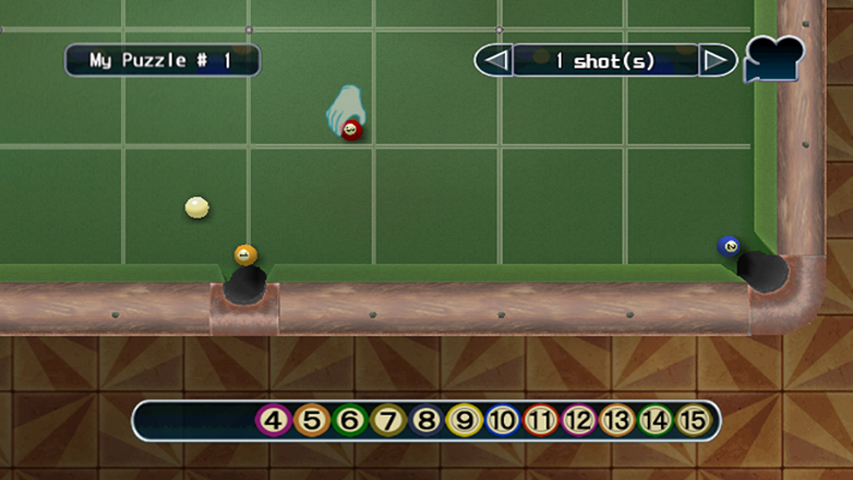Image resolution: width=853 pixels, height=480 pixels.
Task: Select ball number 7 from the tray
Action: [x=388, y=421]
